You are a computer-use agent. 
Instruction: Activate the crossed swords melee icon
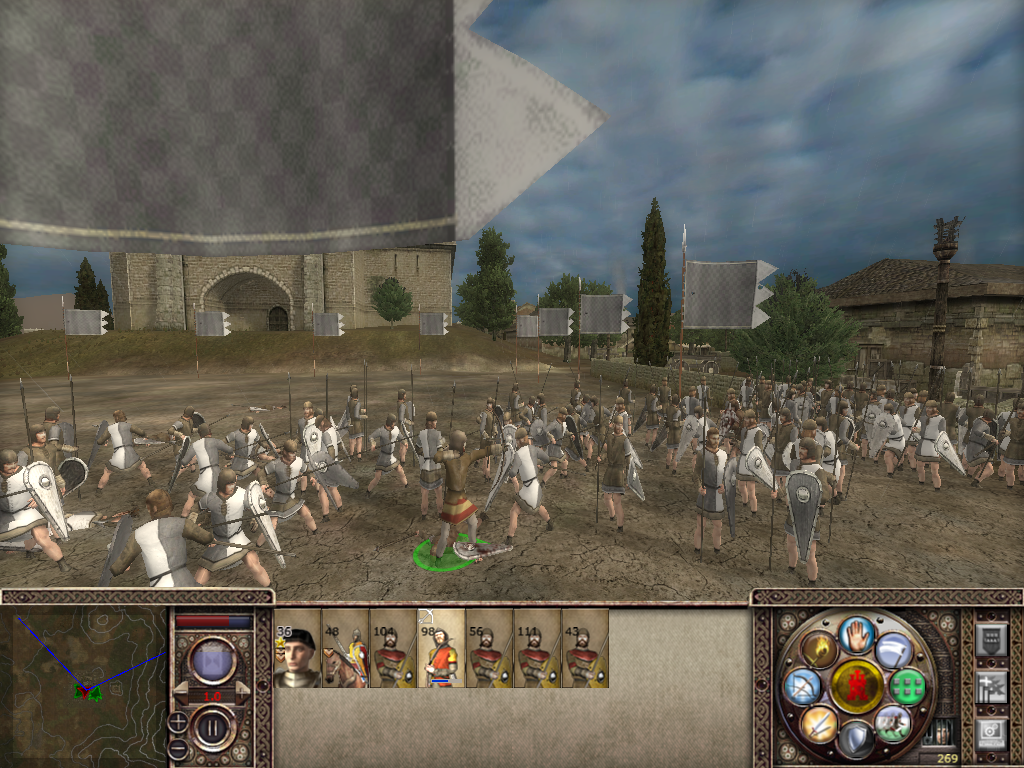click(x=819, y=723)
